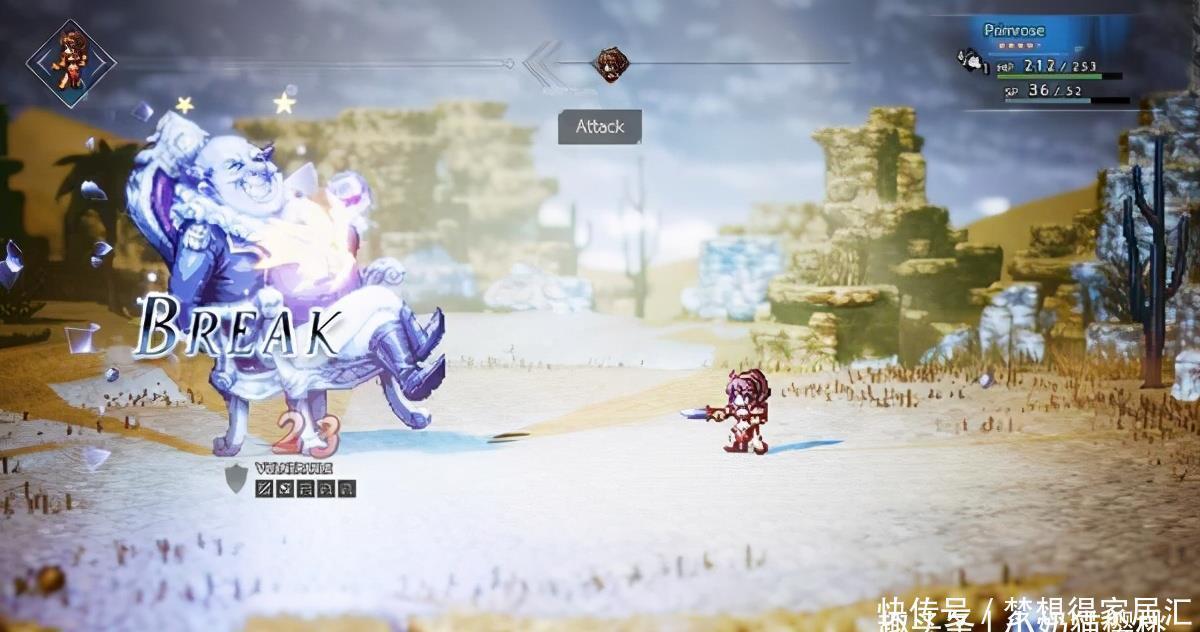
Task: Select the small portrait on the turn timeline
Action: [x=609, y=64]
